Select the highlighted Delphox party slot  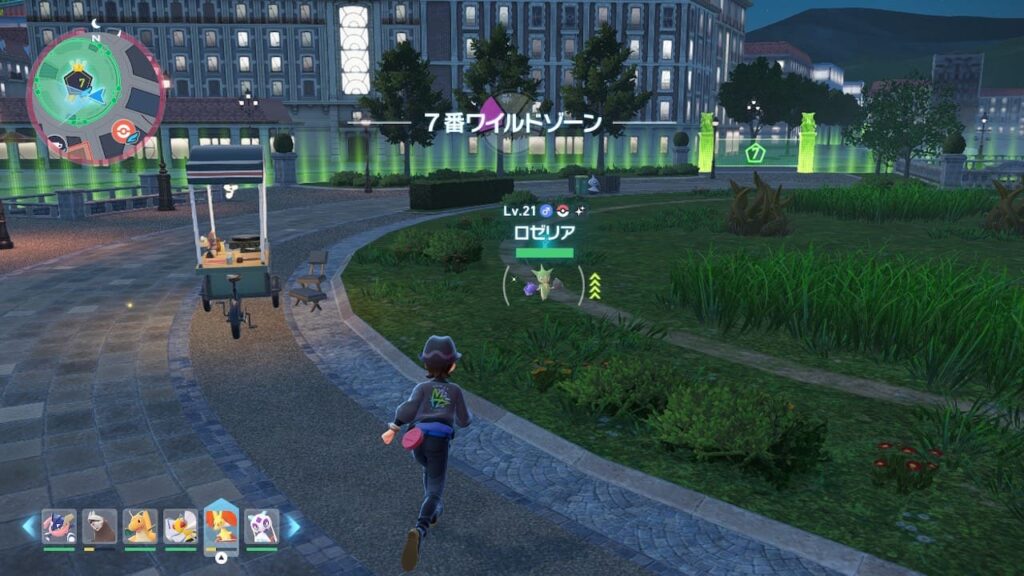[221, 524]
